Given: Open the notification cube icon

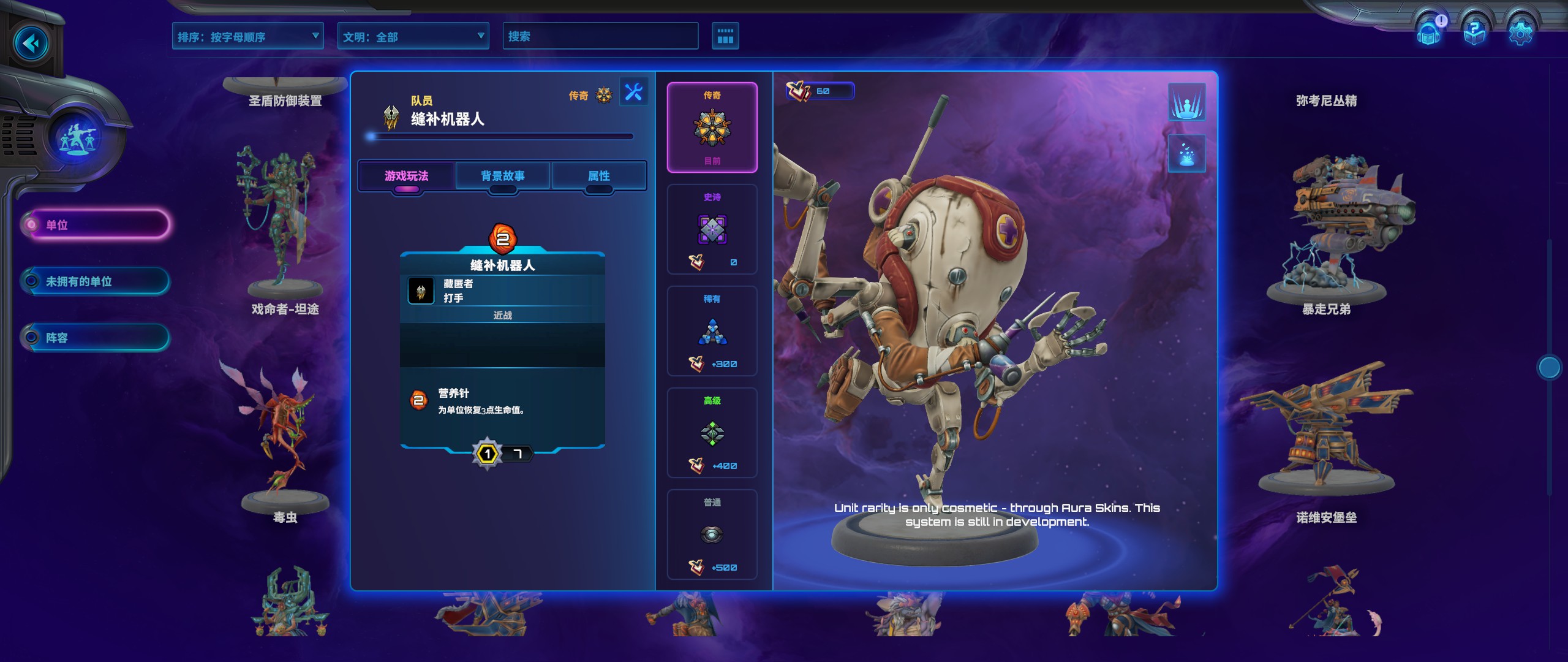Looking at the screenshot, I should tap(1430, 31).
